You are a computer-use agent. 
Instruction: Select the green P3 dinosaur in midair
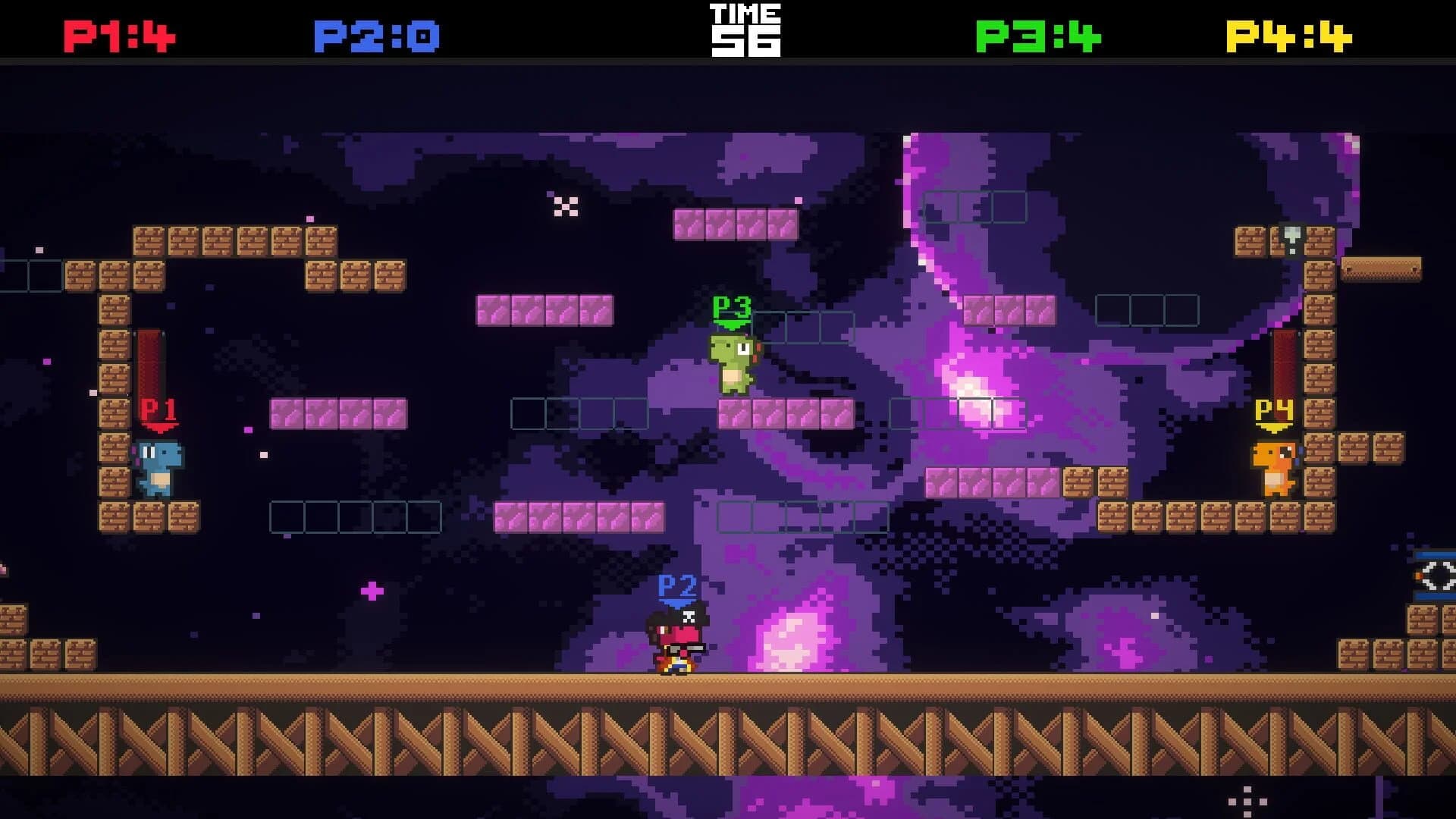[732, 364]
